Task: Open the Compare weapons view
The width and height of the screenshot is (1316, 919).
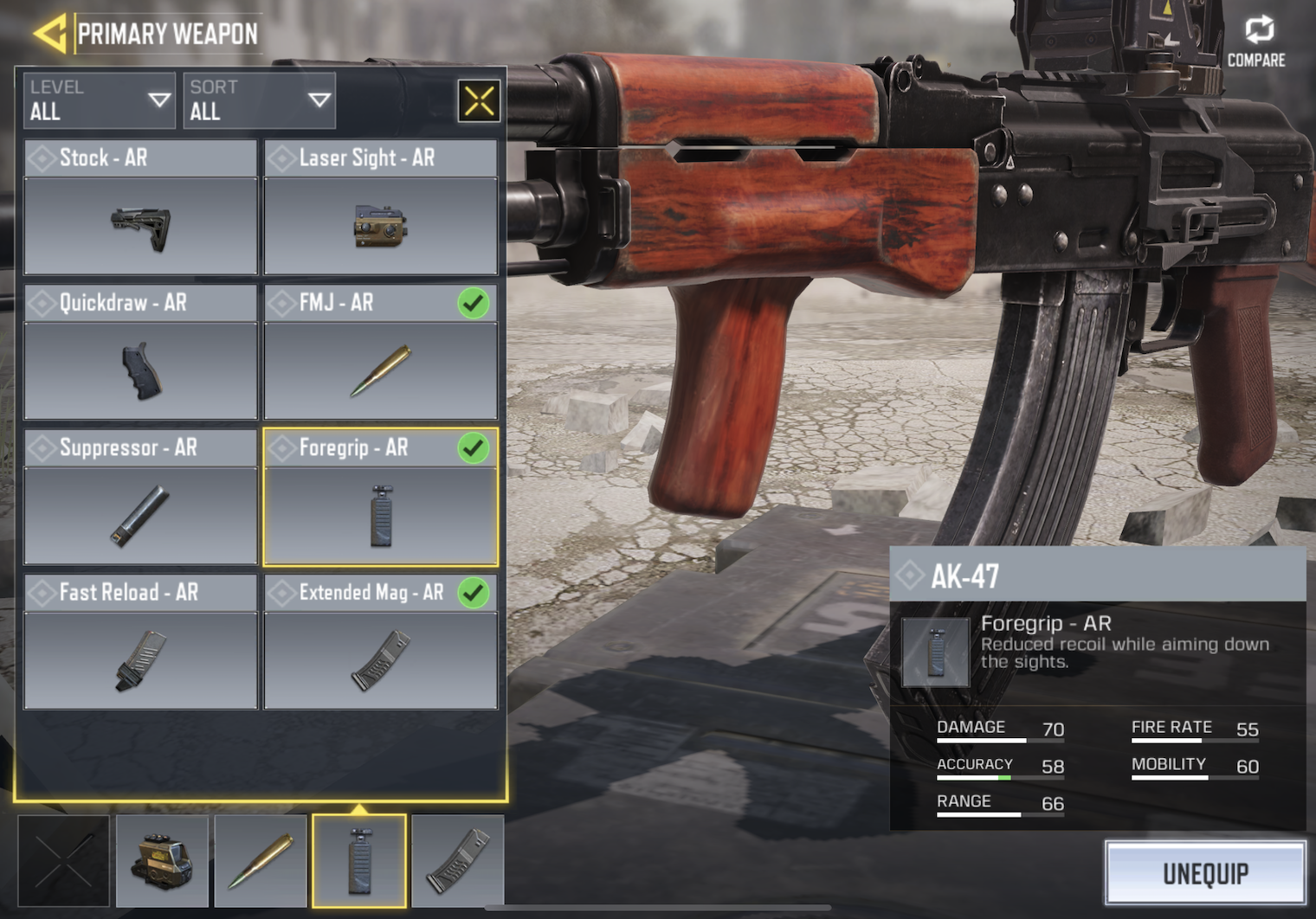Action: [x=1256, y=41]
